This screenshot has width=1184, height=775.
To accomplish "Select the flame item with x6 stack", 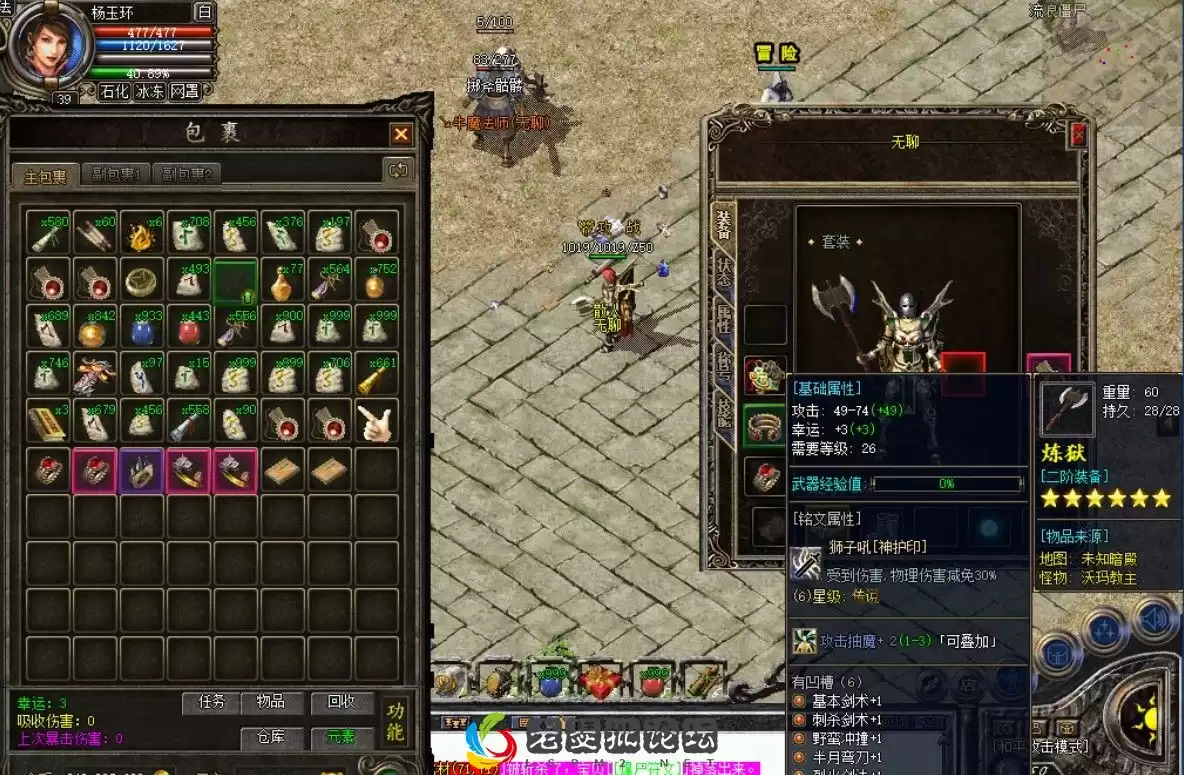I will 143,234.
